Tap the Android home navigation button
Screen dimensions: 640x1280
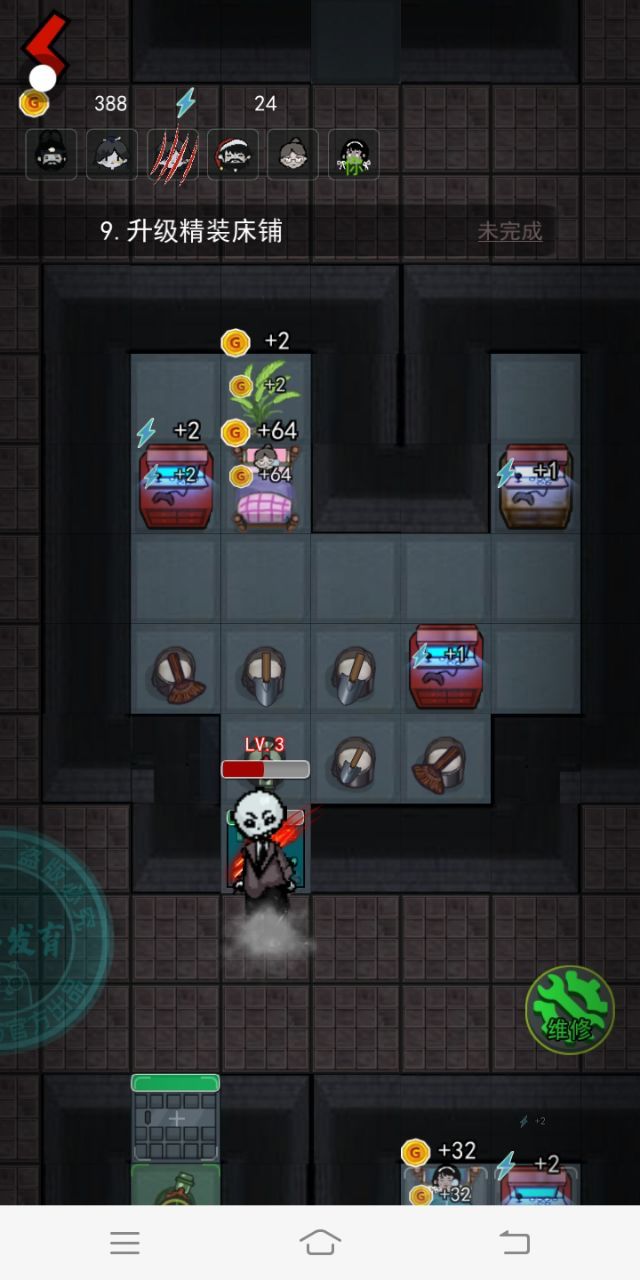(320, 1242)
